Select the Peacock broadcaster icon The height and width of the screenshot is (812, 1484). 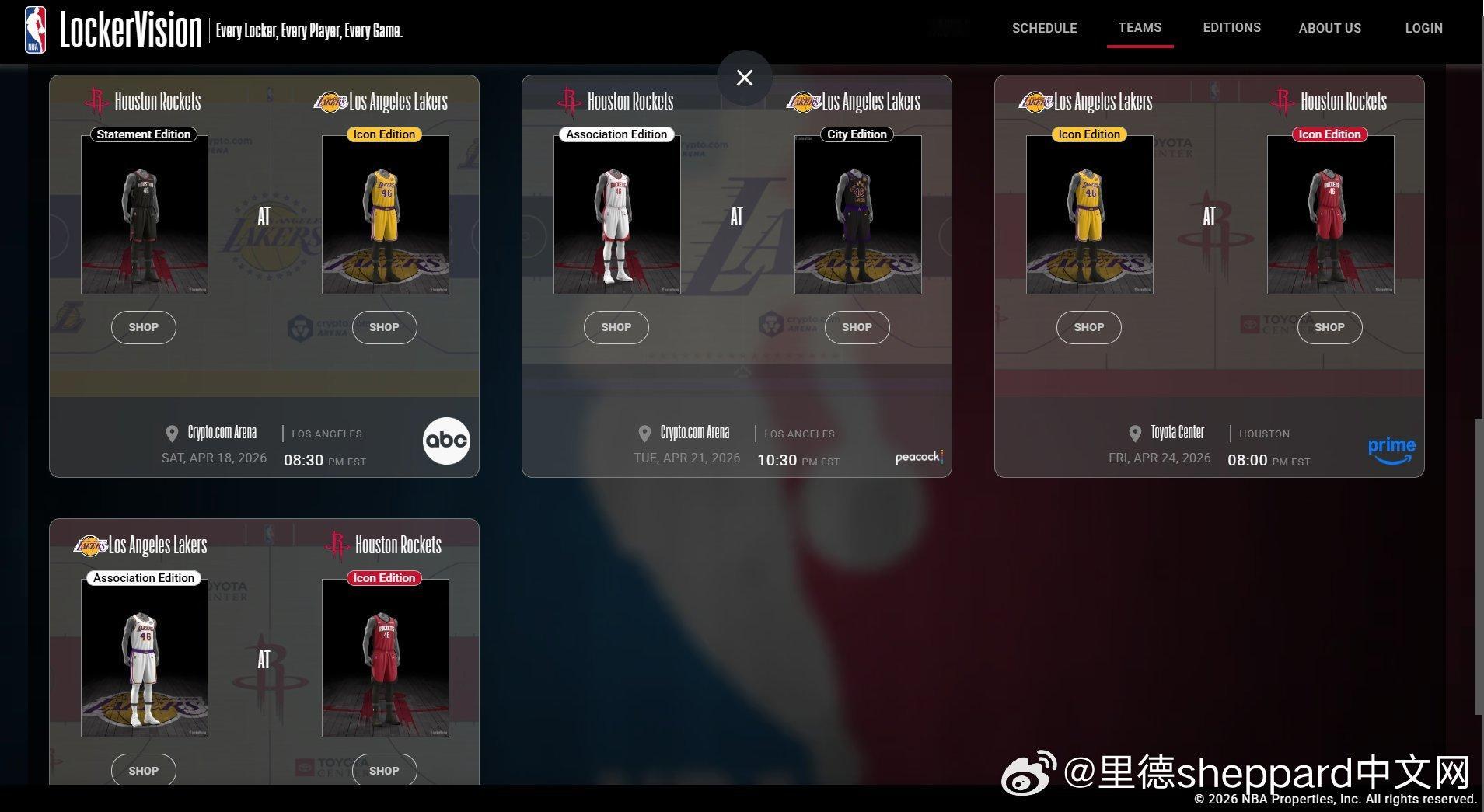pyautogui.click(x=918, y=458)
